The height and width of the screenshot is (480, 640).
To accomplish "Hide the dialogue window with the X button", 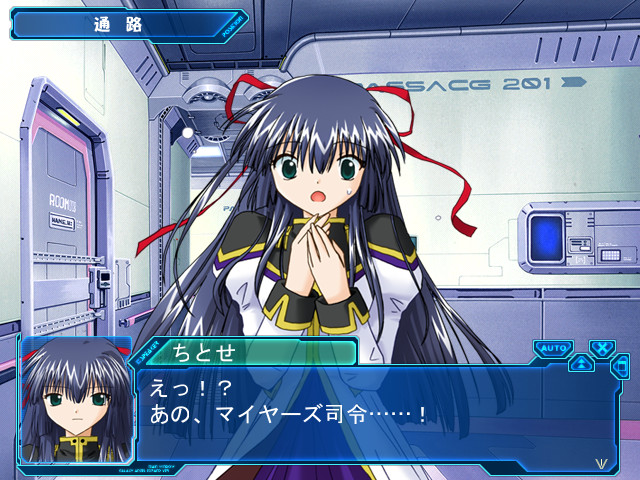I will pyautogui.click(x=602, y=348).
